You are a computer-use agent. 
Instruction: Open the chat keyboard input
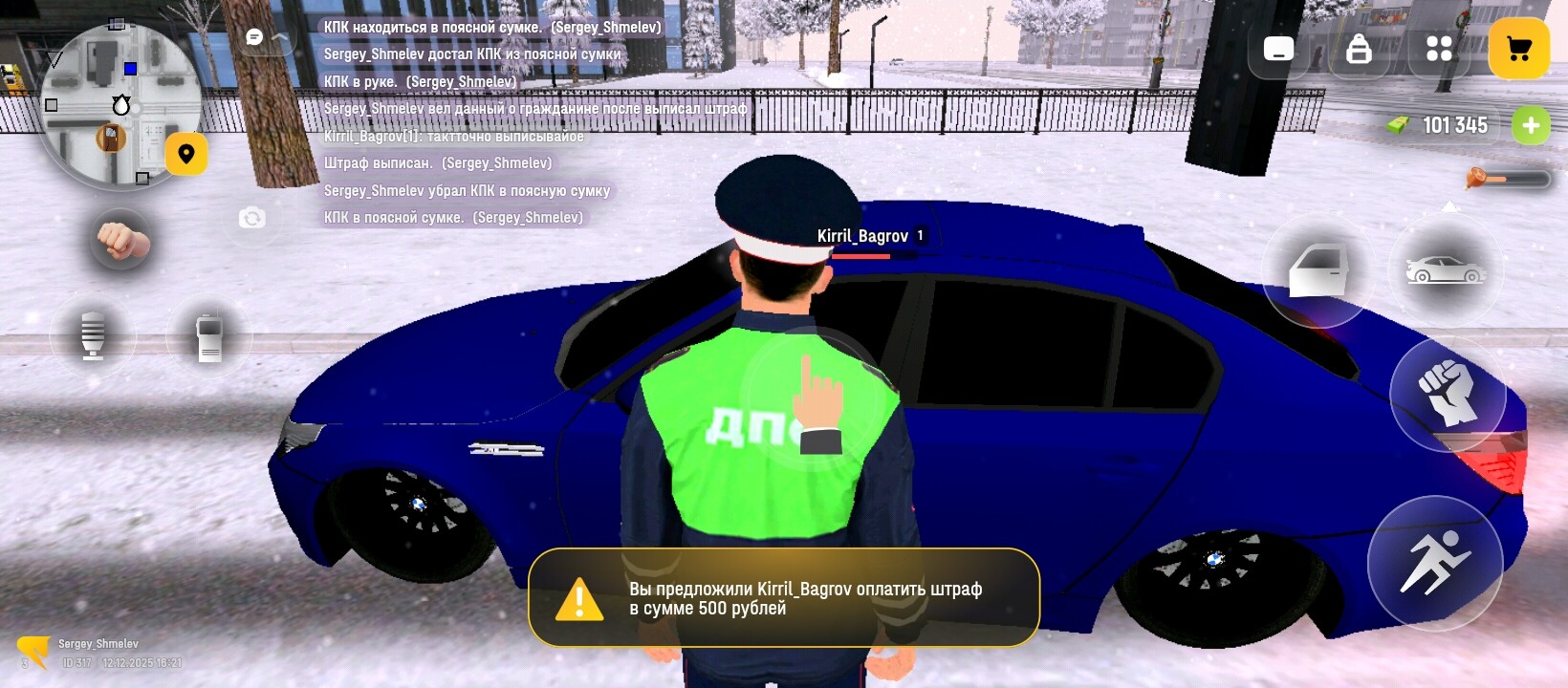click(1278, 49)
